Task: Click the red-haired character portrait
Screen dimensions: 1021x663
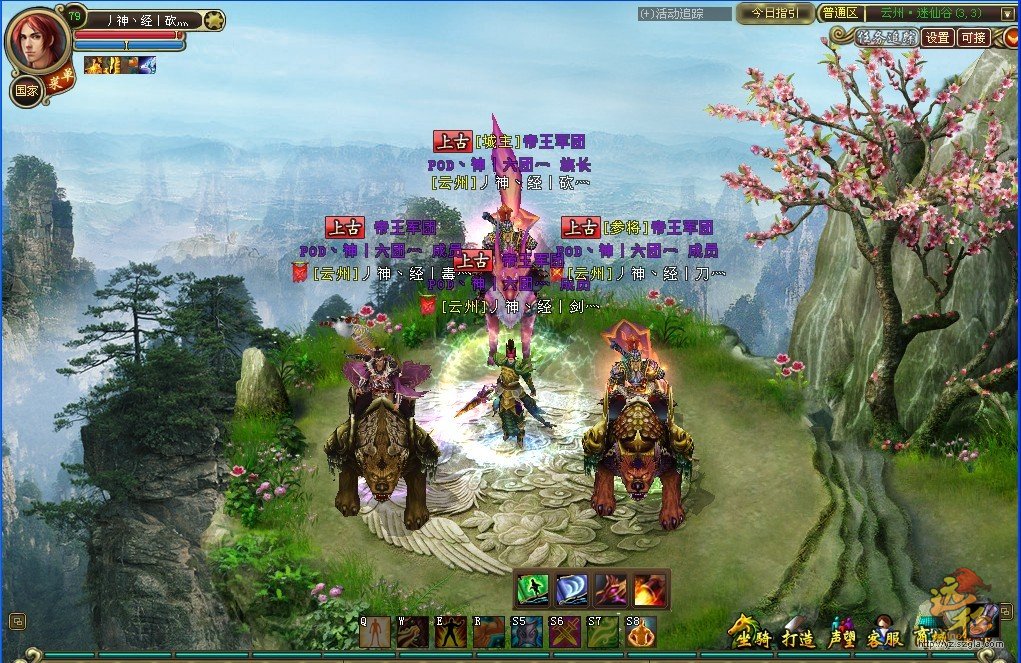Action: coord(37,39)
